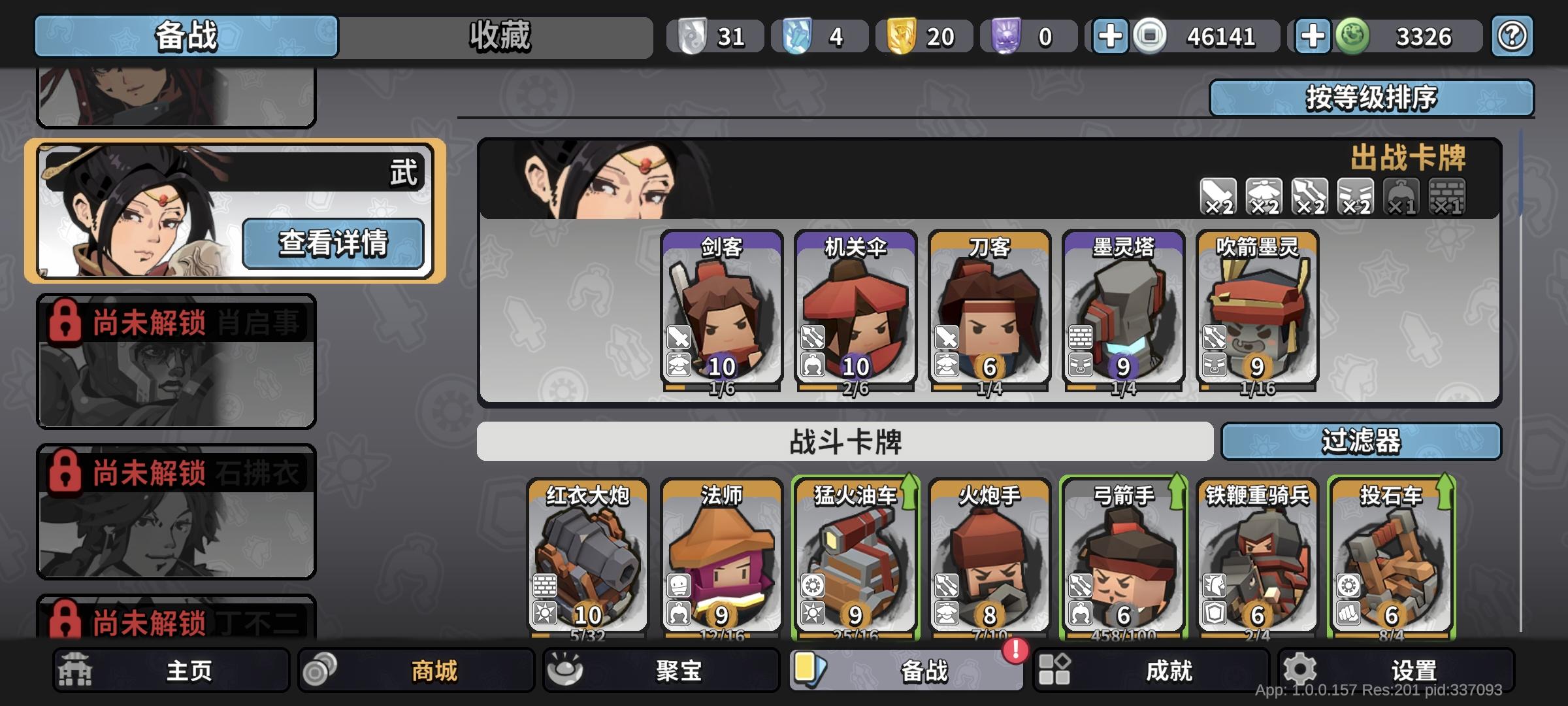Open the help question mark icon

coord(1511,37)
